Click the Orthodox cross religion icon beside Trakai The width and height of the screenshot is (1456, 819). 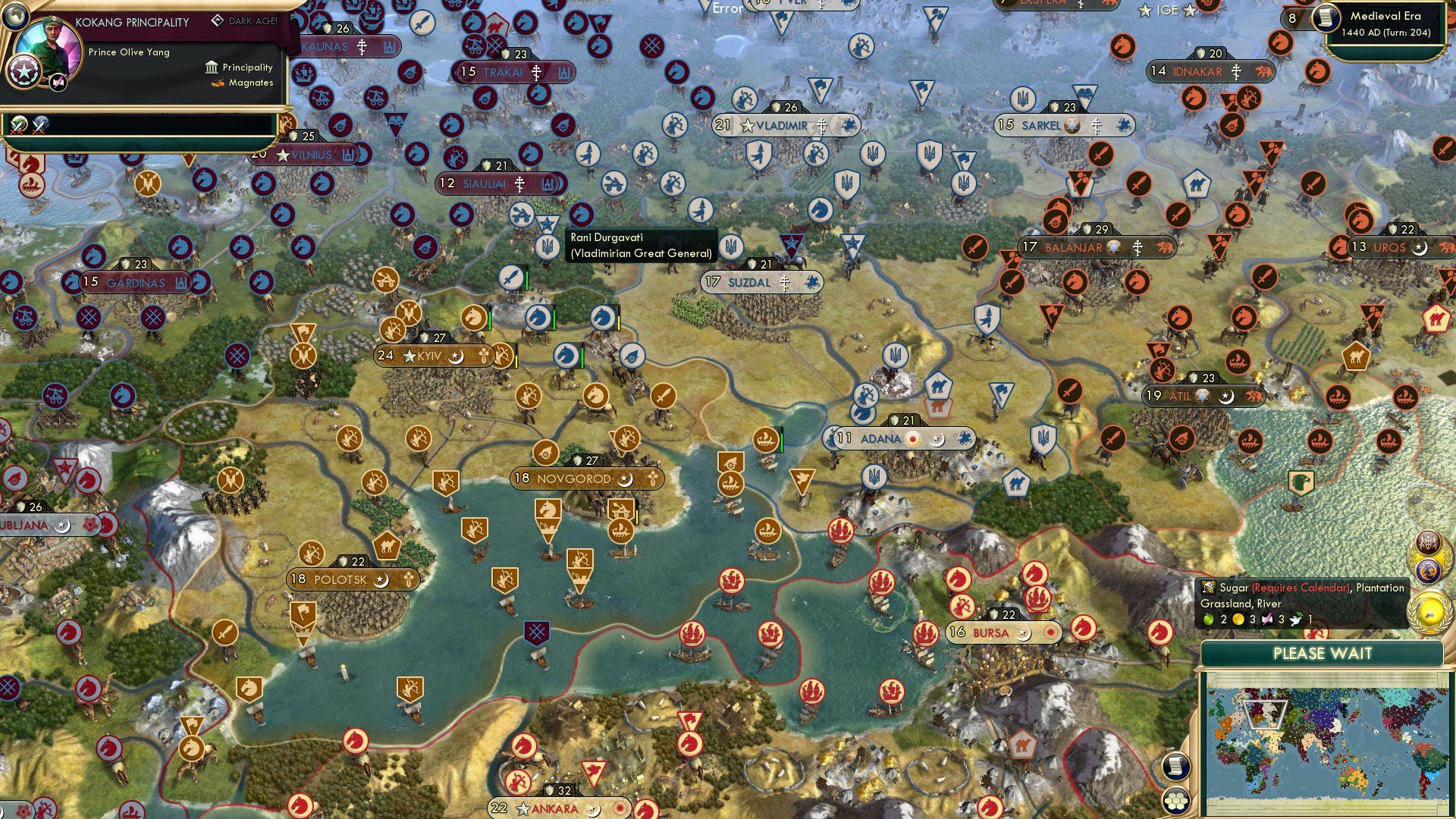pyautogui.click(x=535, y=72)
